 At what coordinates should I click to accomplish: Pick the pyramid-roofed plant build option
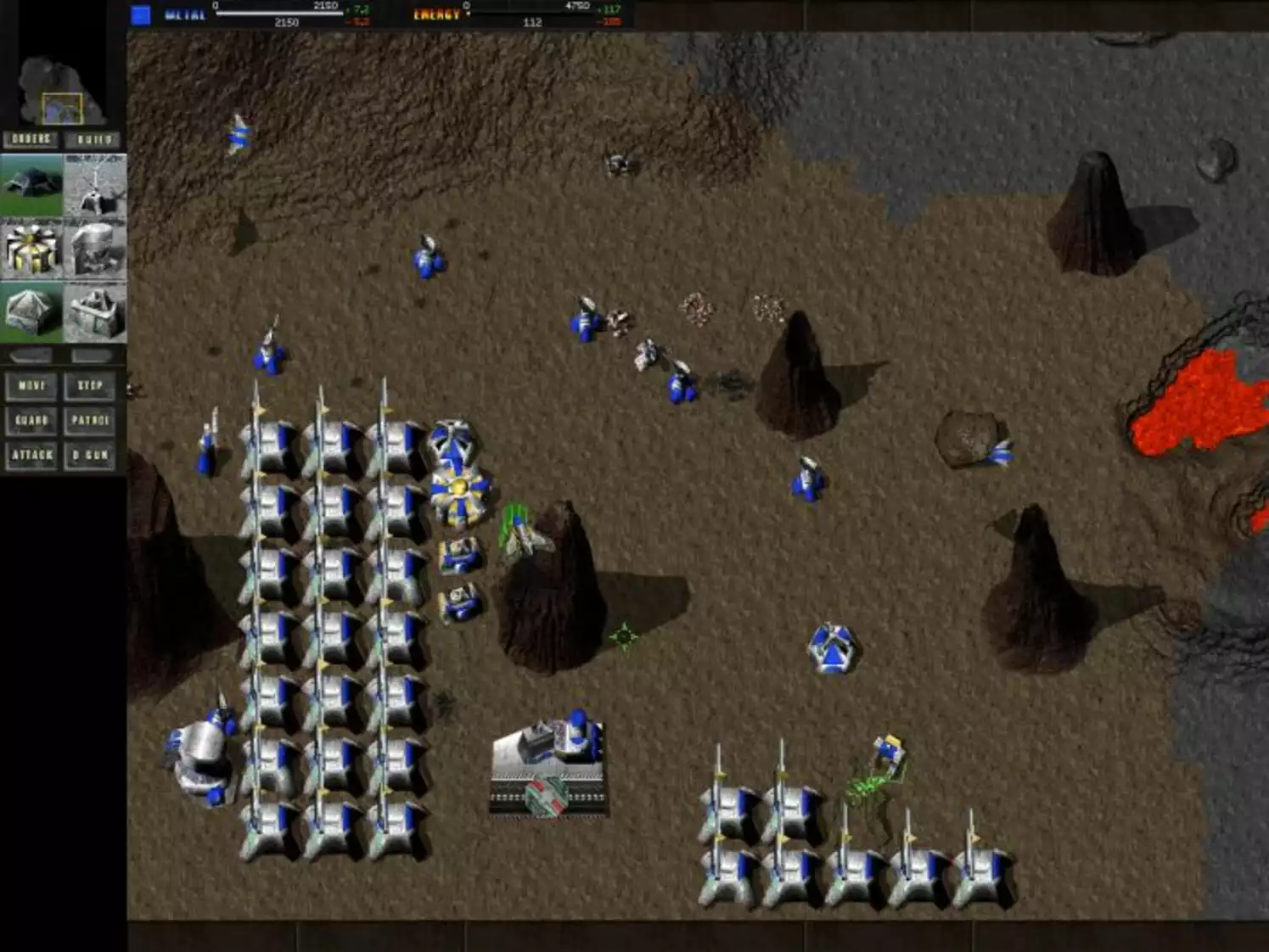tap(31, 310)
